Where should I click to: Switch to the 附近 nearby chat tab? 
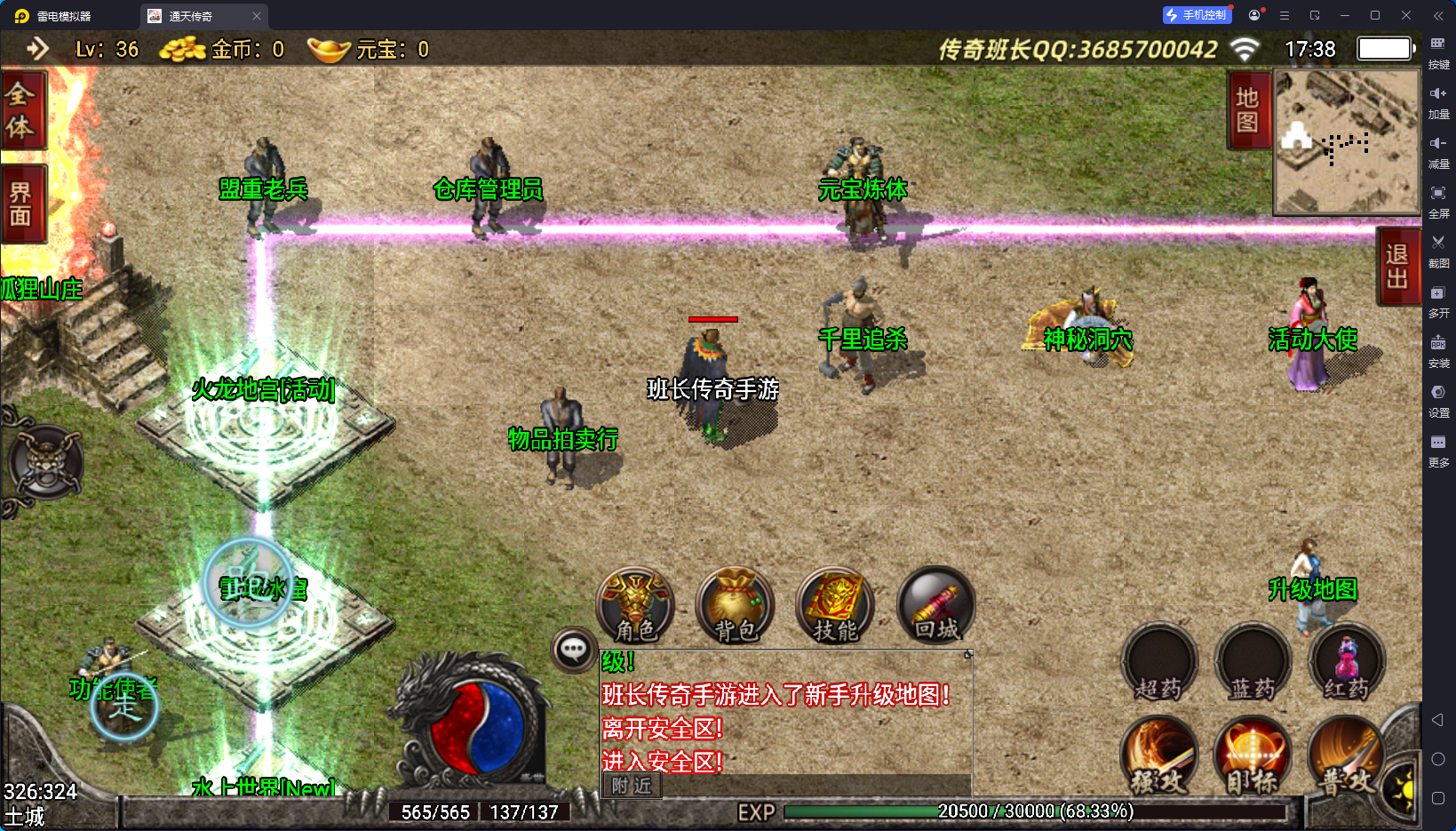(x=632, y=786)
